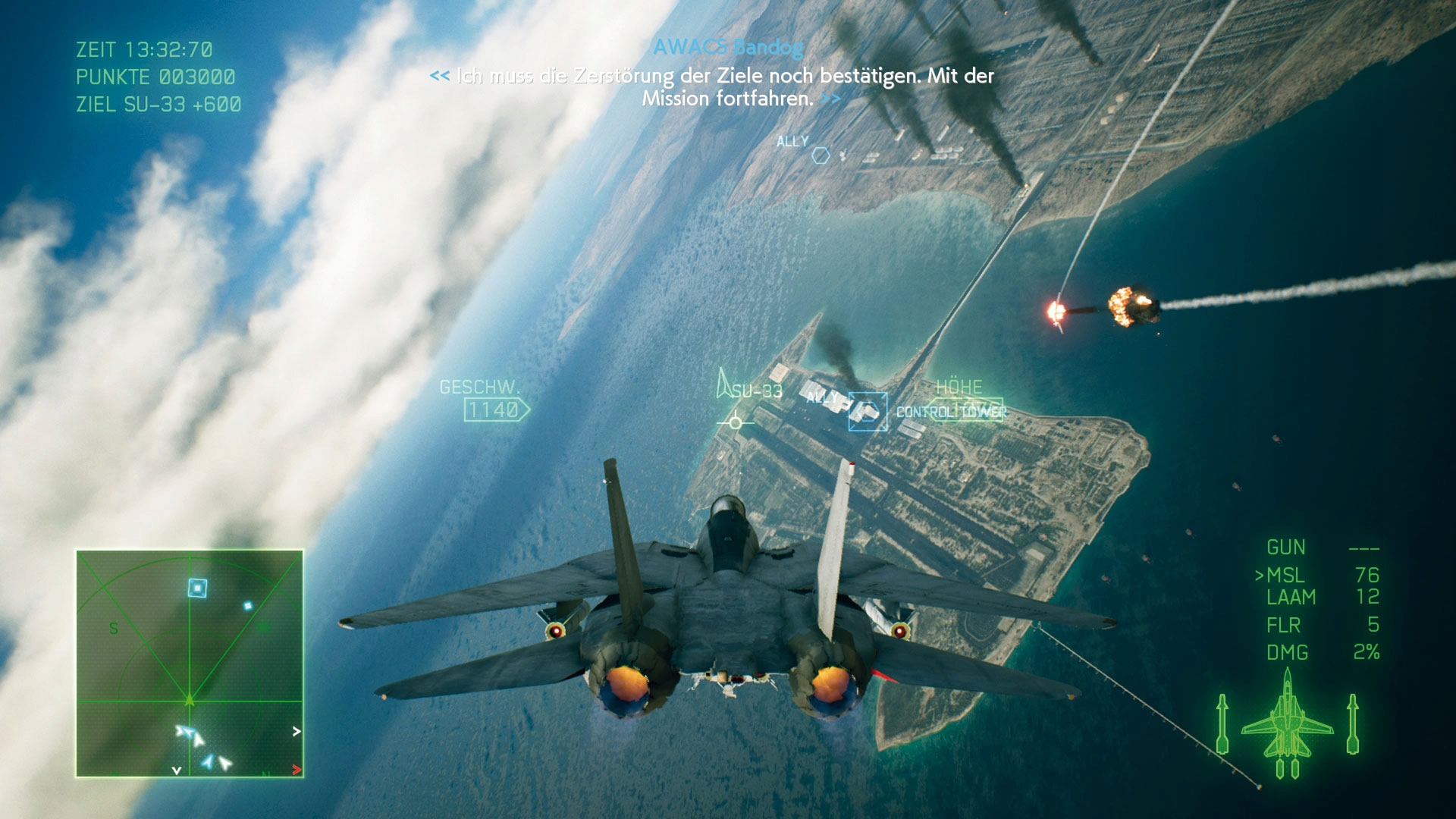Viewport: 1456px width, 819px height.
Task: Select the MSL missile weapon
Action: click(1285, 576)
